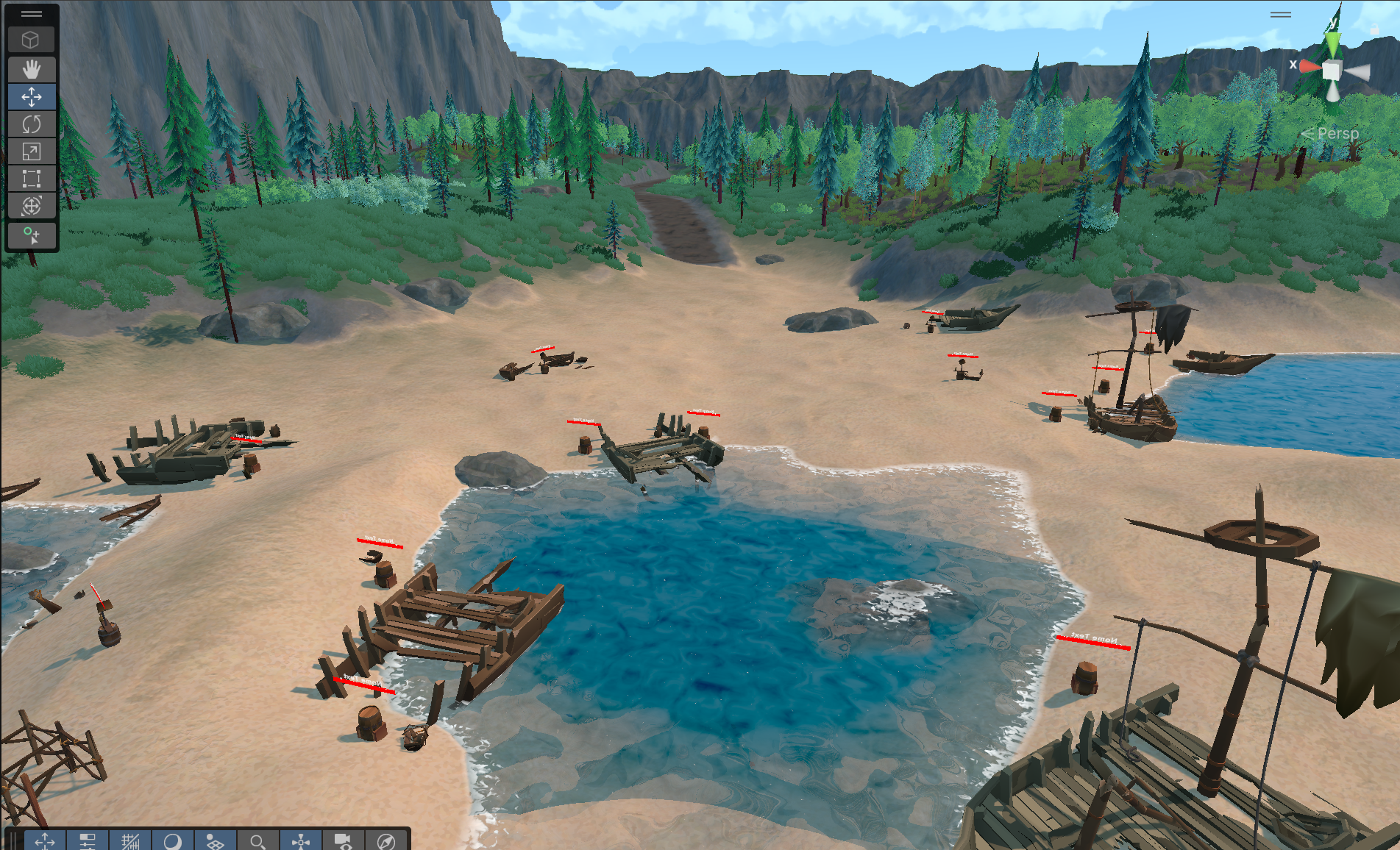Activate the combined transform tool
Viewport: 1400px width, 850px height.
(x=31, y=206)
